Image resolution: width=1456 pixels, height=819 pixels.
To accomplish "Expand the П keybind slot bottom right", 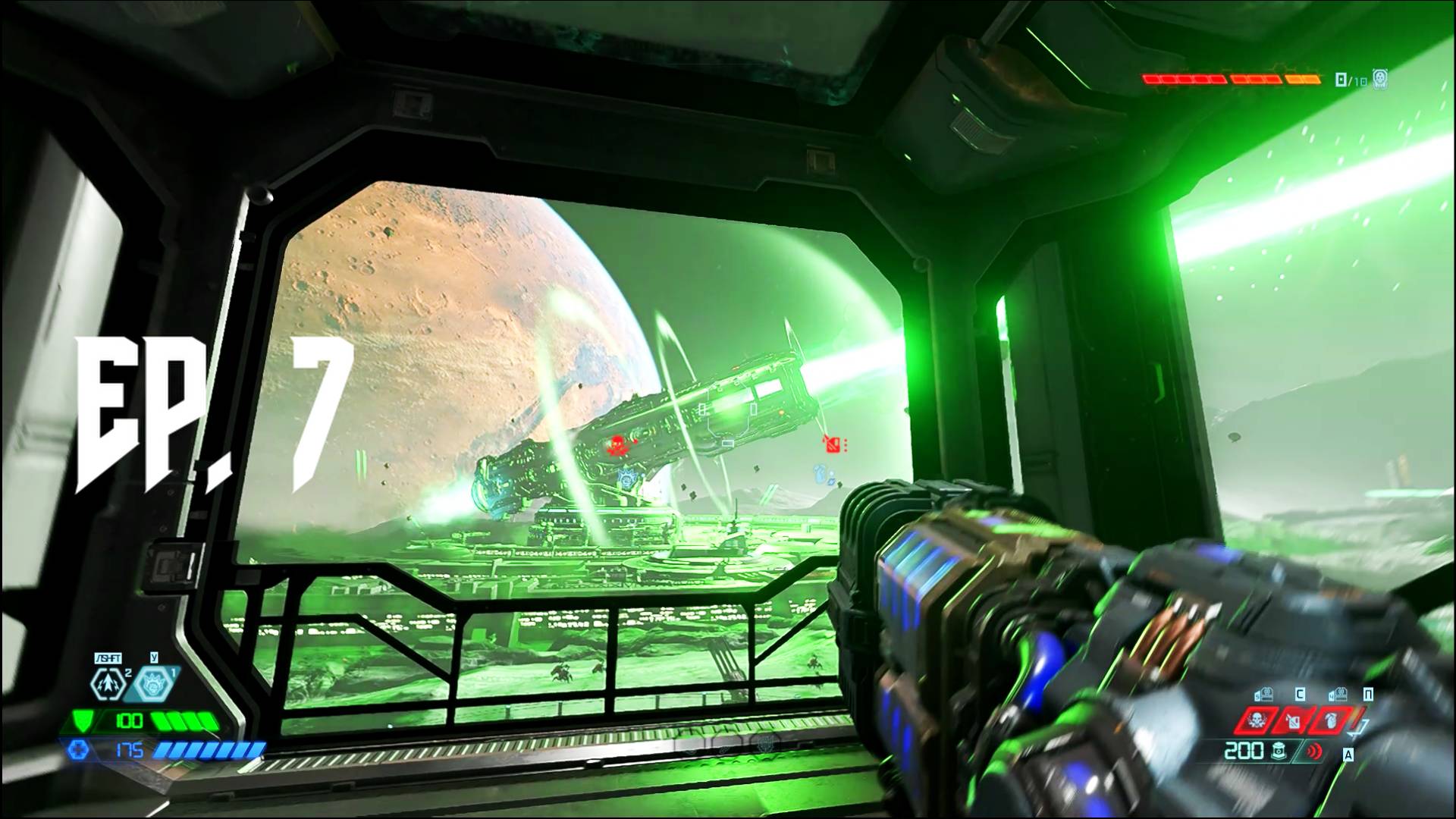I will (x=1369, y=692).
